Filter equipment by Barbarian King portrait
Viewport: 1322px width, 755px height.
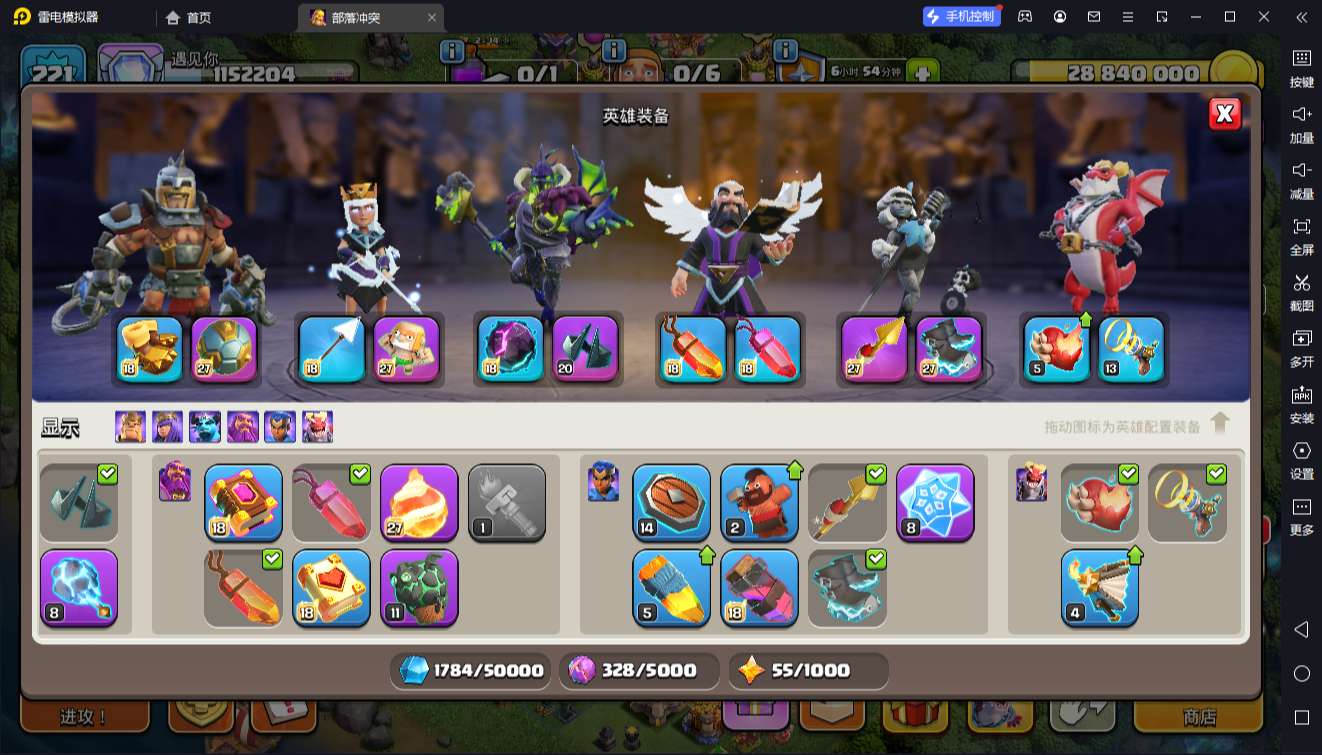pyautogui.click(x=130, y=427)
